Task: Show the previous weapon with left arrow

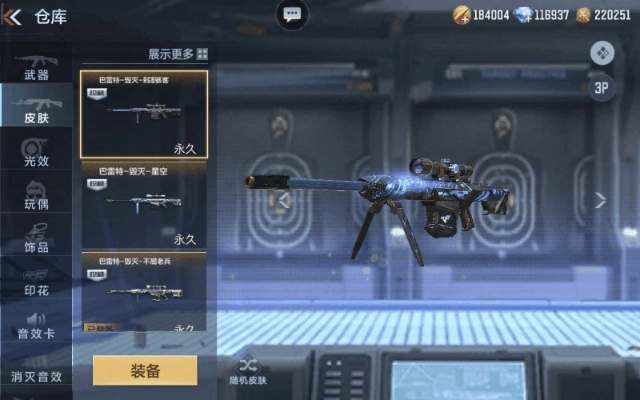Action: click(x=285, y=200)
